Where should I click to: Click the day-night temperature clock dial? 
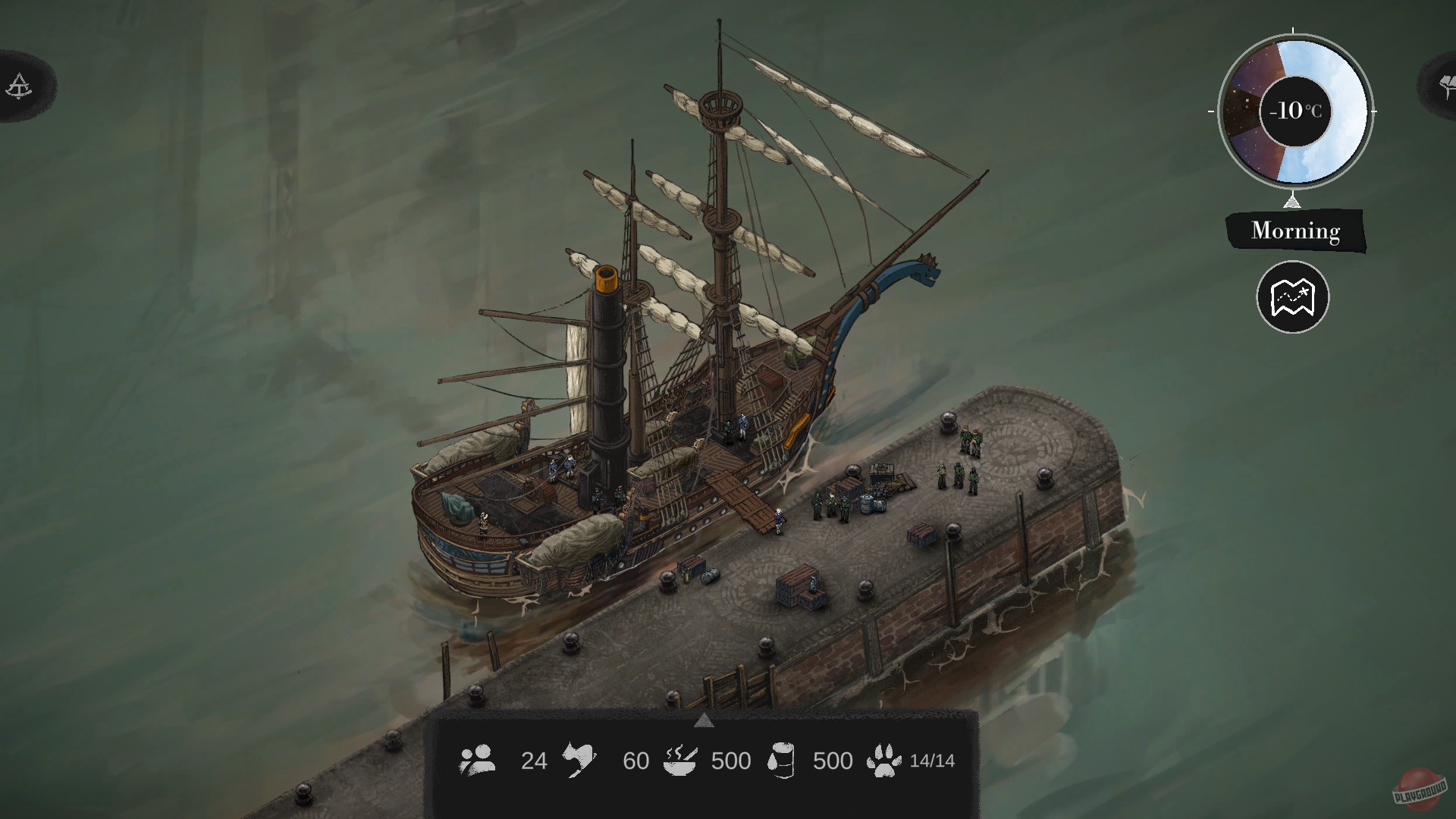coord(1294,111)
